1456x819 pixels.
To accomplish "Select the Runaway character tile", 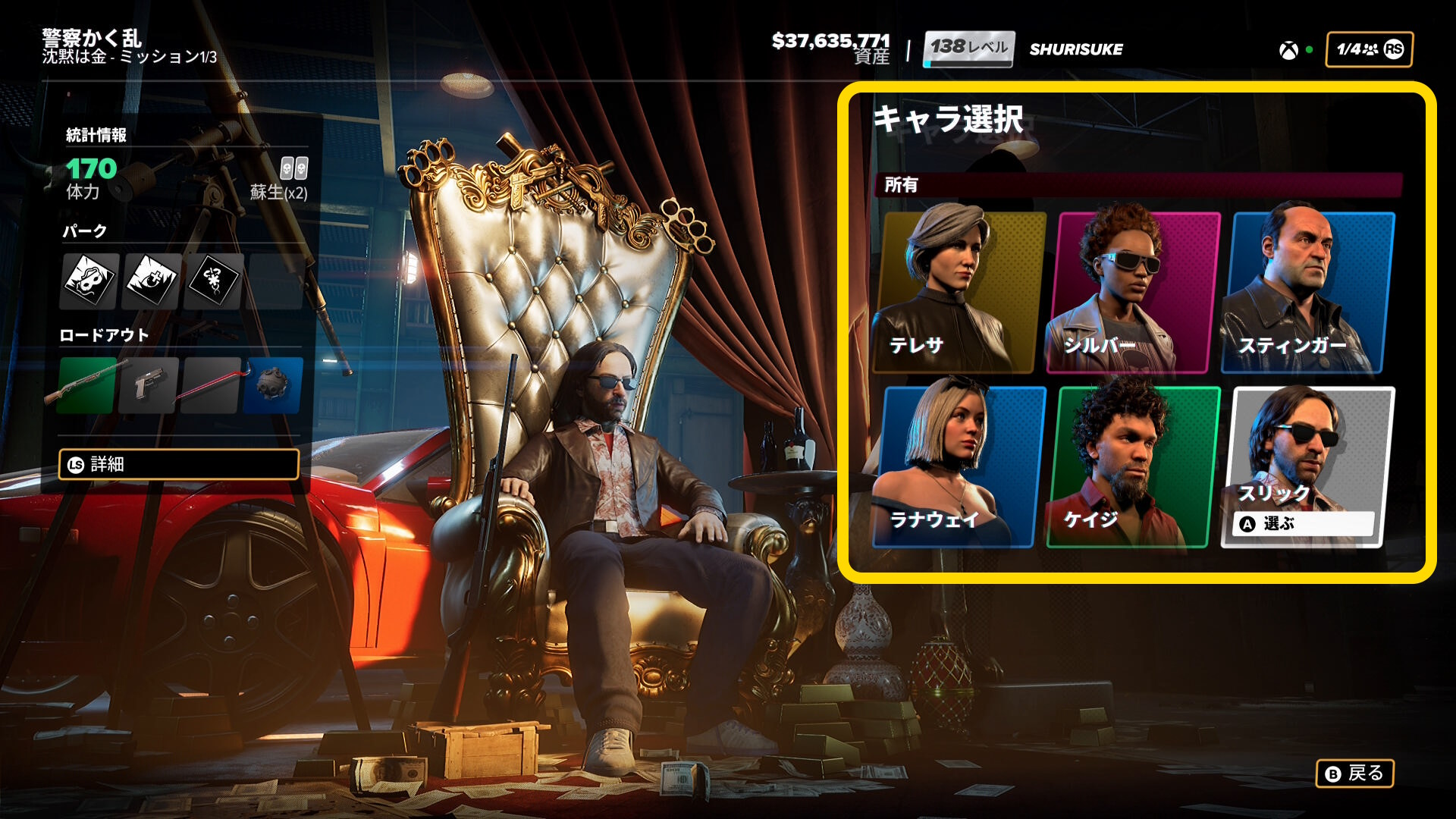I will pos(959,467).
